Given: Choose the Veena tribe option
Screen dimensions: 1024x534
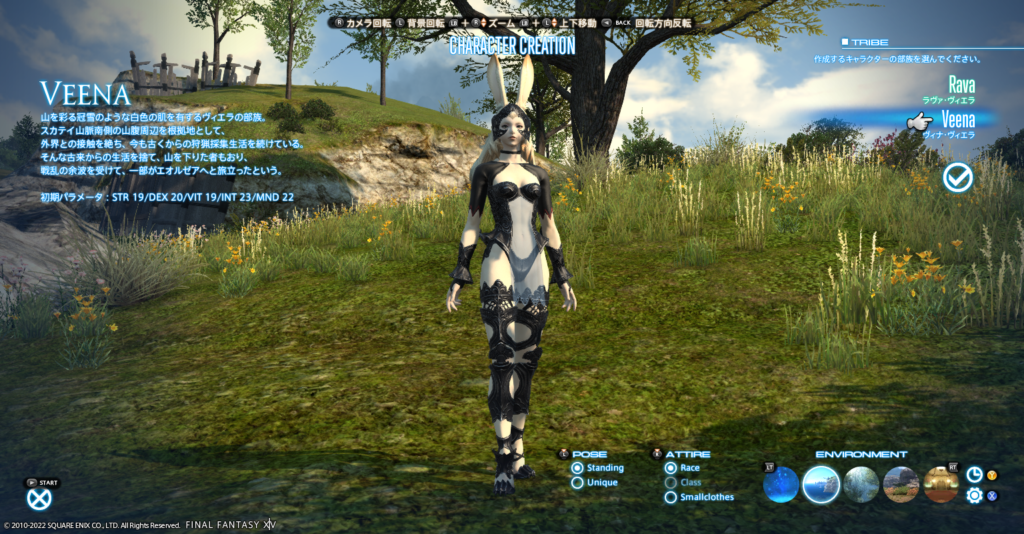Looking at the screenshot, I should pos(957,120).
